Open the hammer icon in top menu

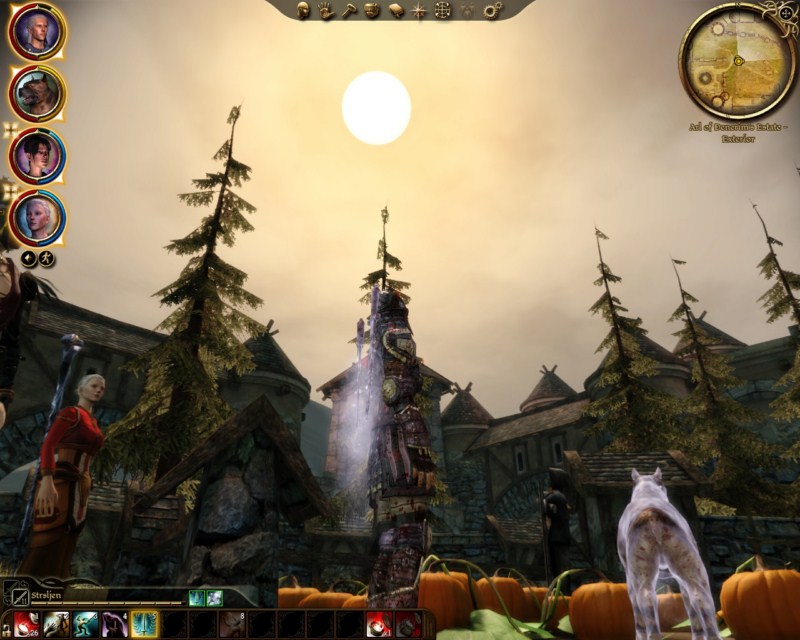point(349,11)
